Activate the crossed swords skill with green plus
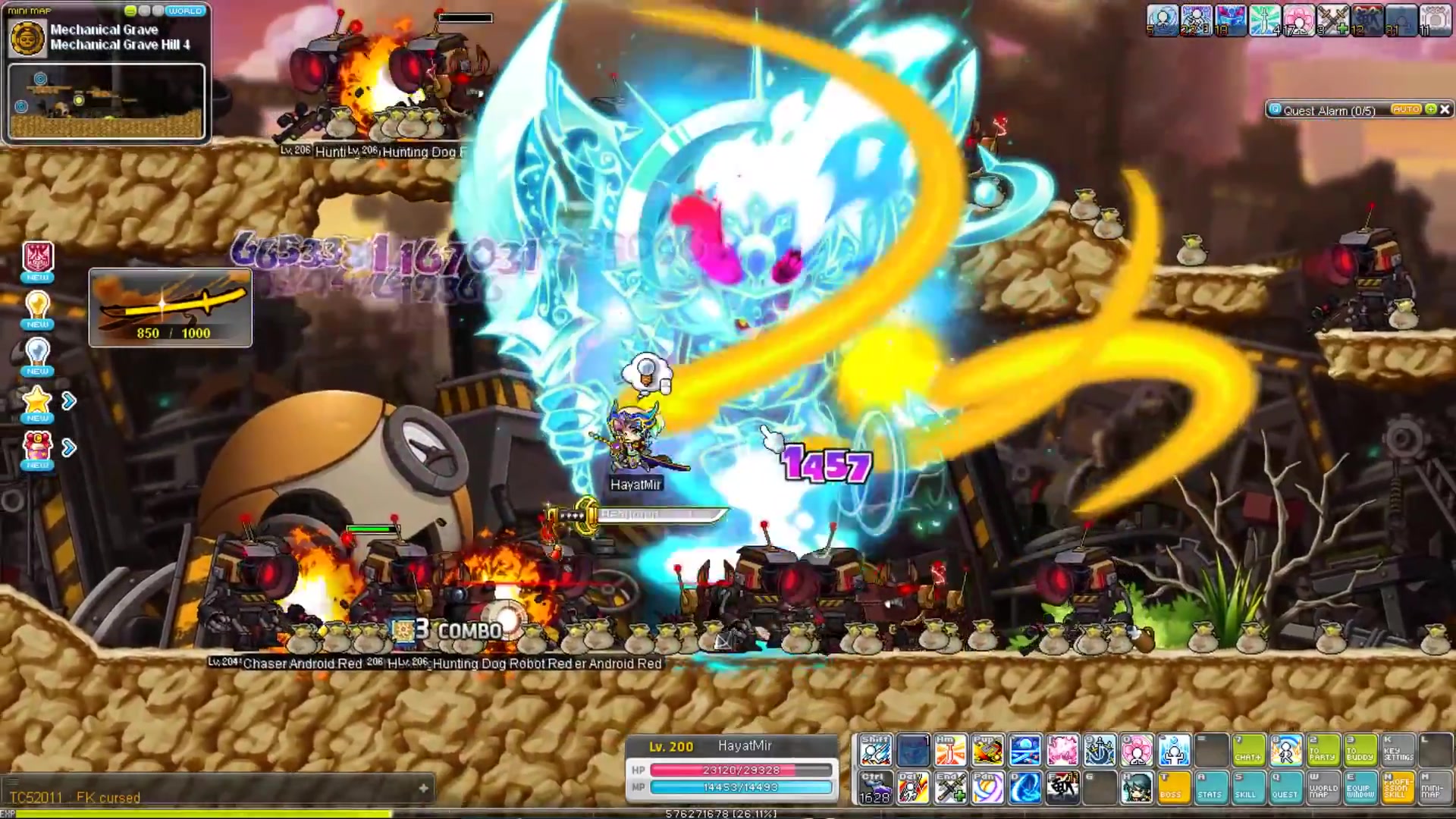Viewport: 1456px width, 819px height. (x=949, y=788)
